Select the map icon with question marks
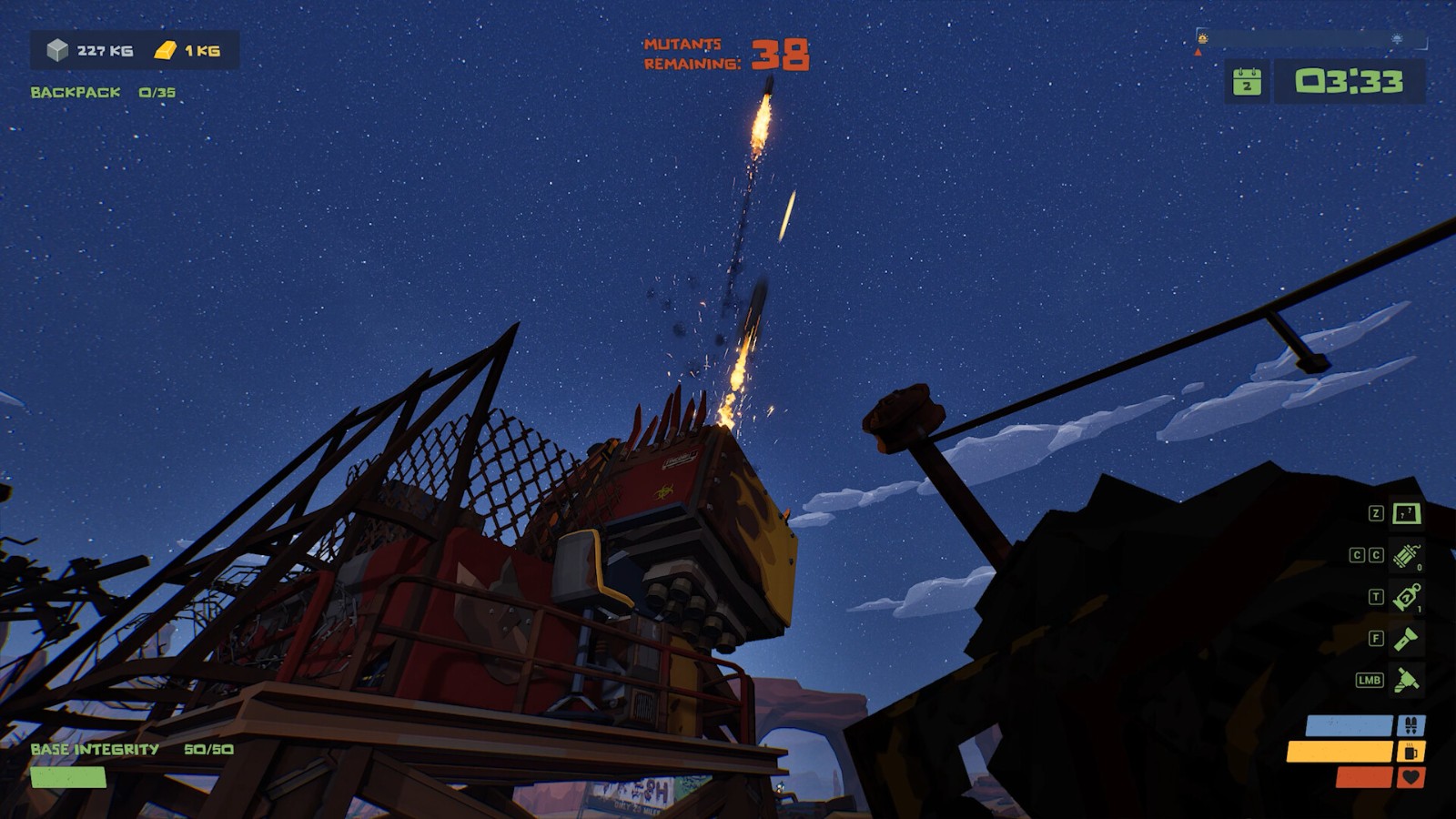The image size is (1456, 819). 1406,513
